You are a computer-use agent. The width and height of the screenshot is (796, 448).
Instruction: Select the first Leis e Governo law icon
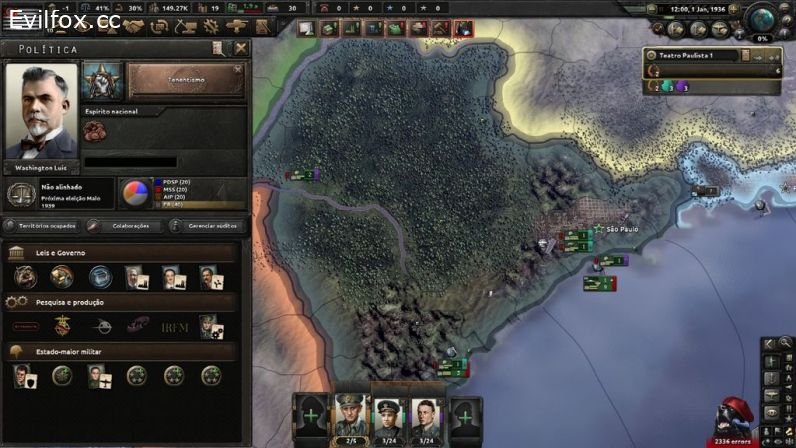point(24,276)
